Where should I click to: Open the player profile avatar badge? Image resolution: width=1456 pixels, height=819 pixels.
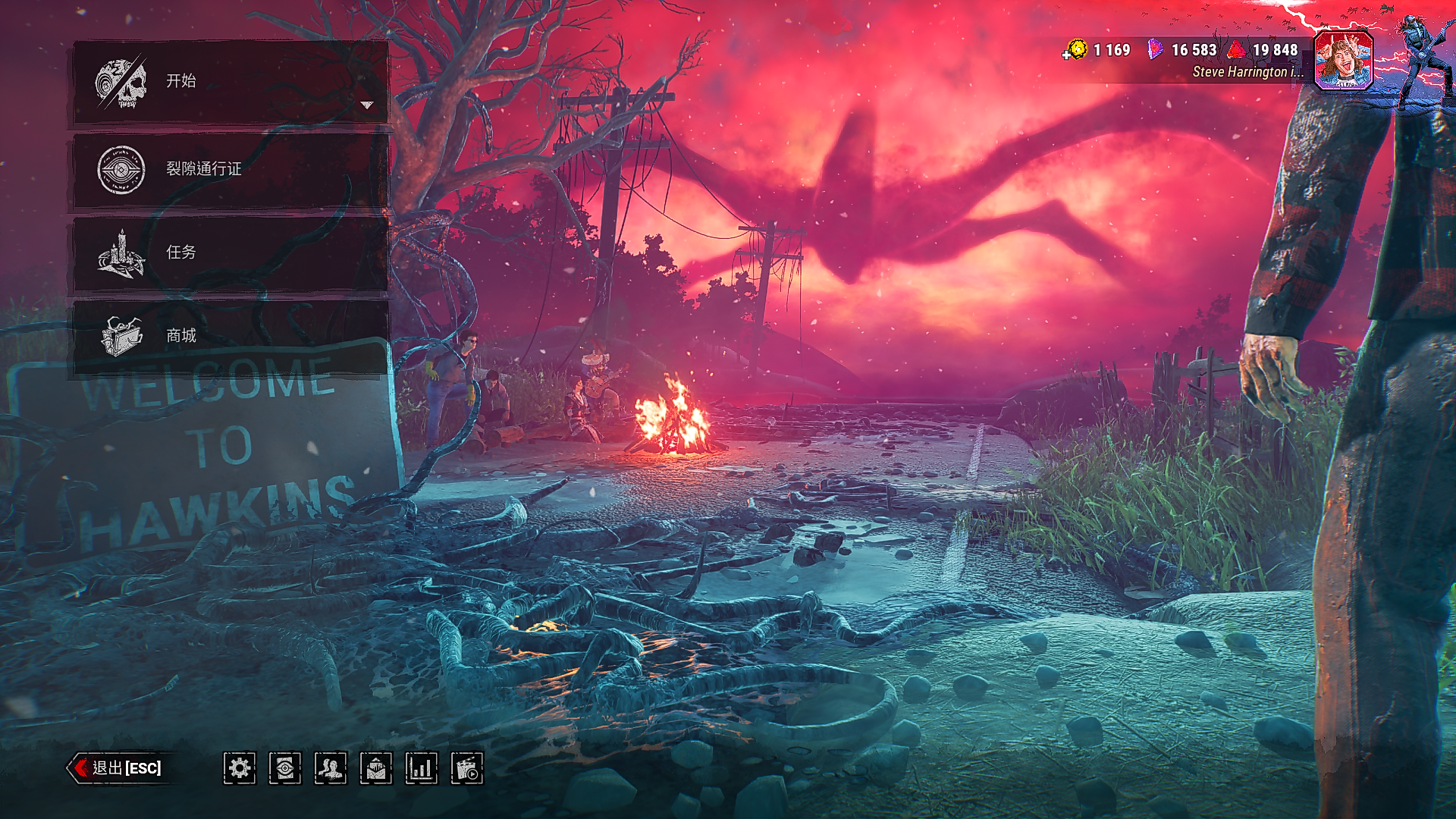coord(1343,61)
